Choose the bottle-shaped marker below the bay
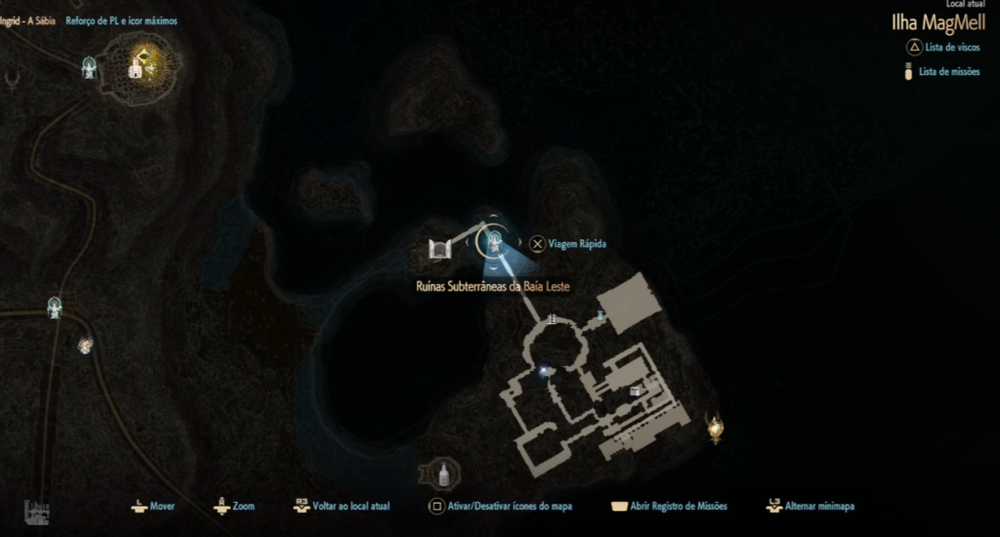 click(x=438, y=472)
